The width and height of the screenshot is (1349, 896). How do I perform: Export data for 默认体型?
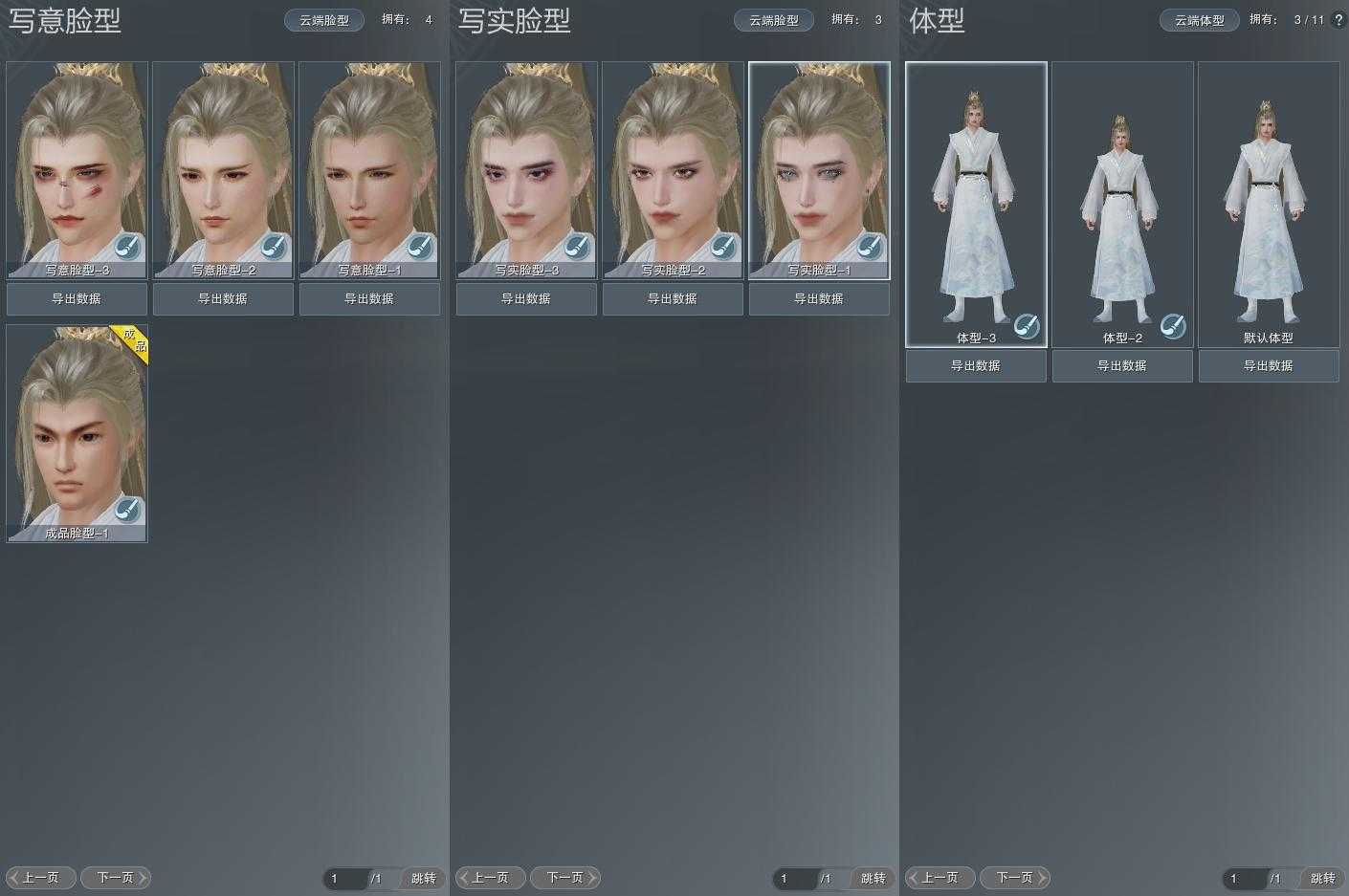(x=1269, y=365)
